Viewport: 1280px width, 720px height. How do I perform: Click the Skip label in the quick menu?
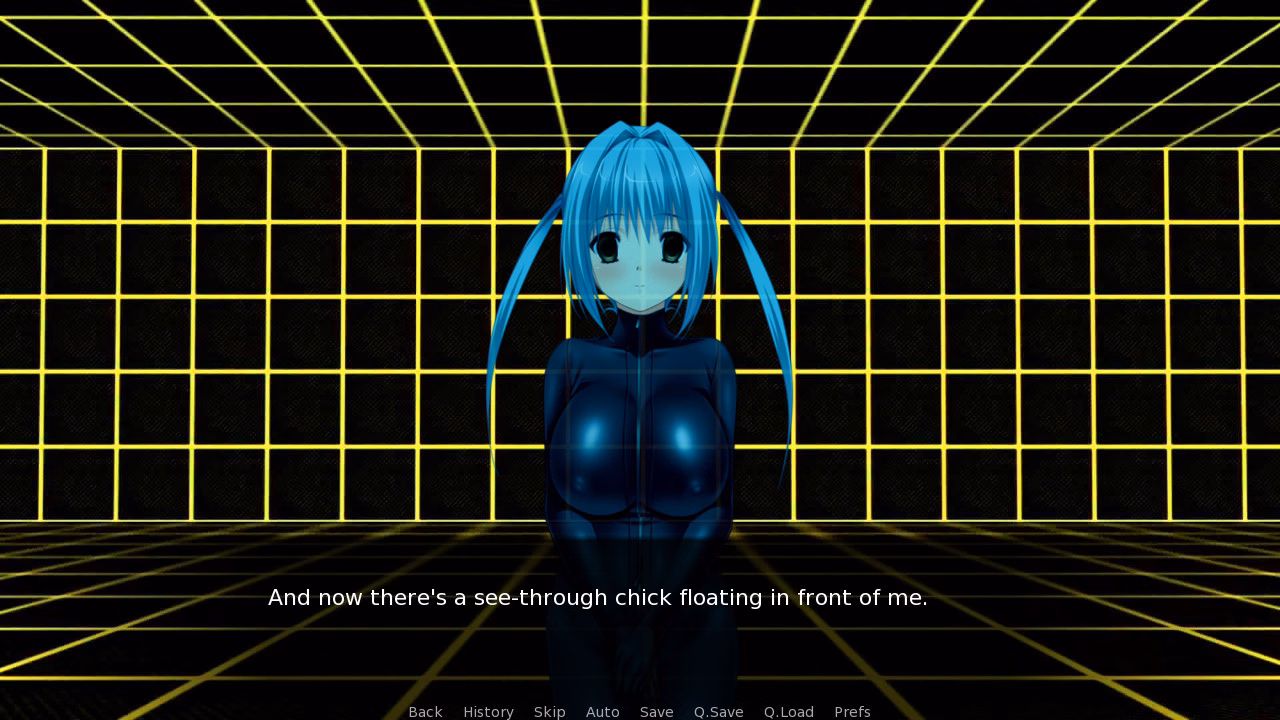click(x=550, y=712)
